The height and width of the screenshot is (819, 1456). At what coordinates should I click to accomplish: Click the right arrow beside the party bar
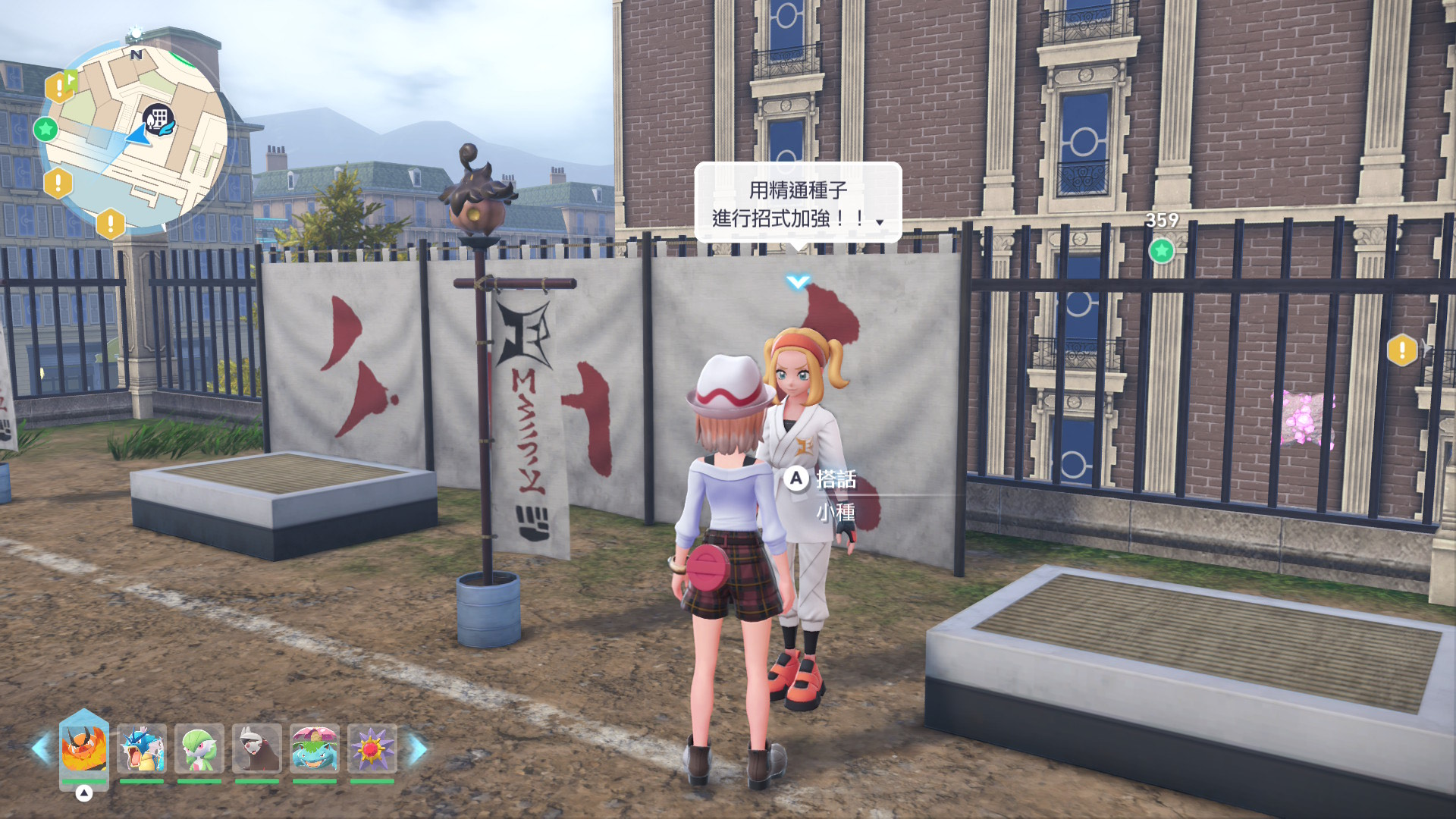pos(418,748)
